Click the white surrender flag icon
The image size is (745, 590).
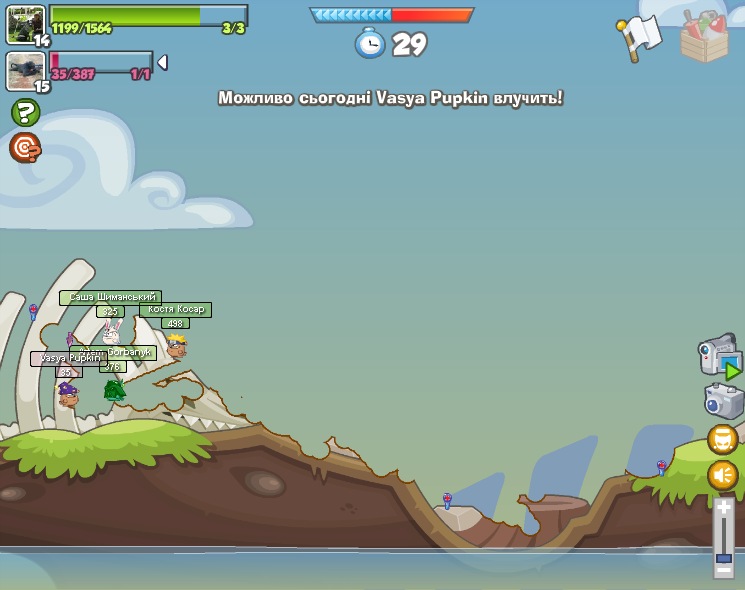tap(640, 36)
